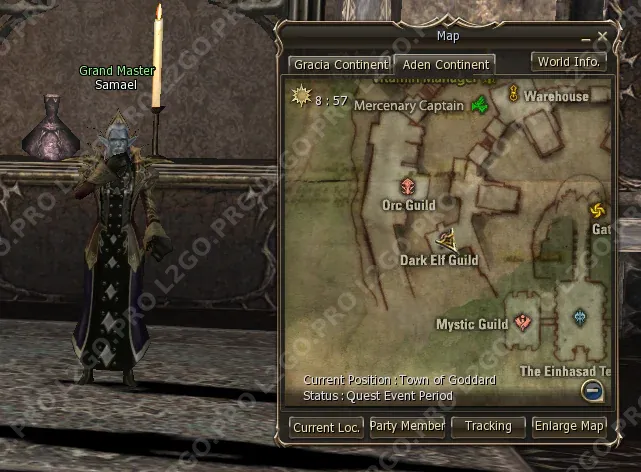Show Party Member locations

click(407, 426)
